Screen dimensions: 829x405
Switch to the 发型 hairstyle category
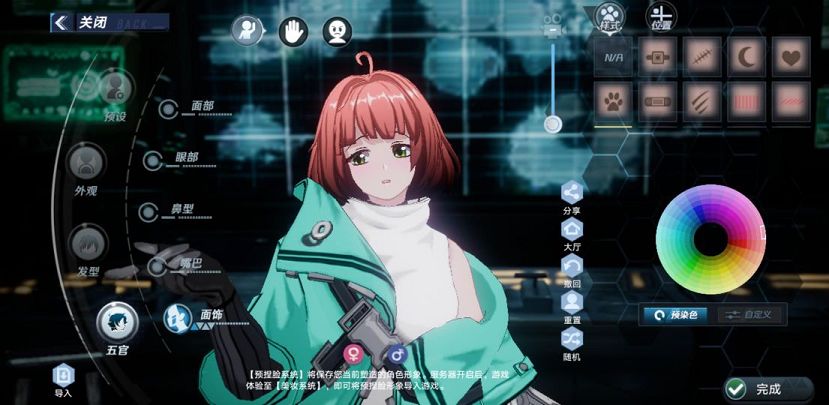coord(87,242)
